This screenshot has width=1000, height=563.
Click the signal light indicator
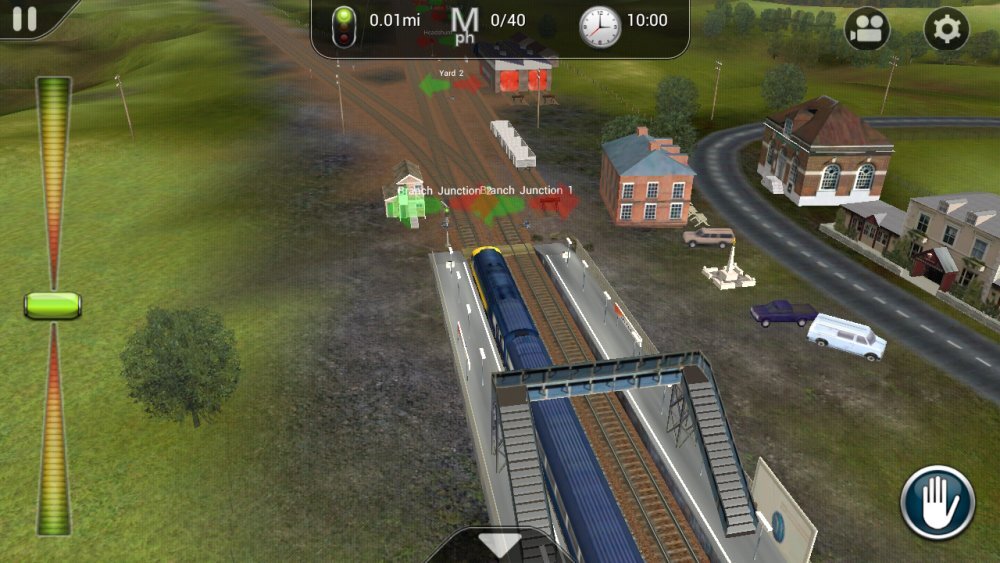tap(344, 25)
